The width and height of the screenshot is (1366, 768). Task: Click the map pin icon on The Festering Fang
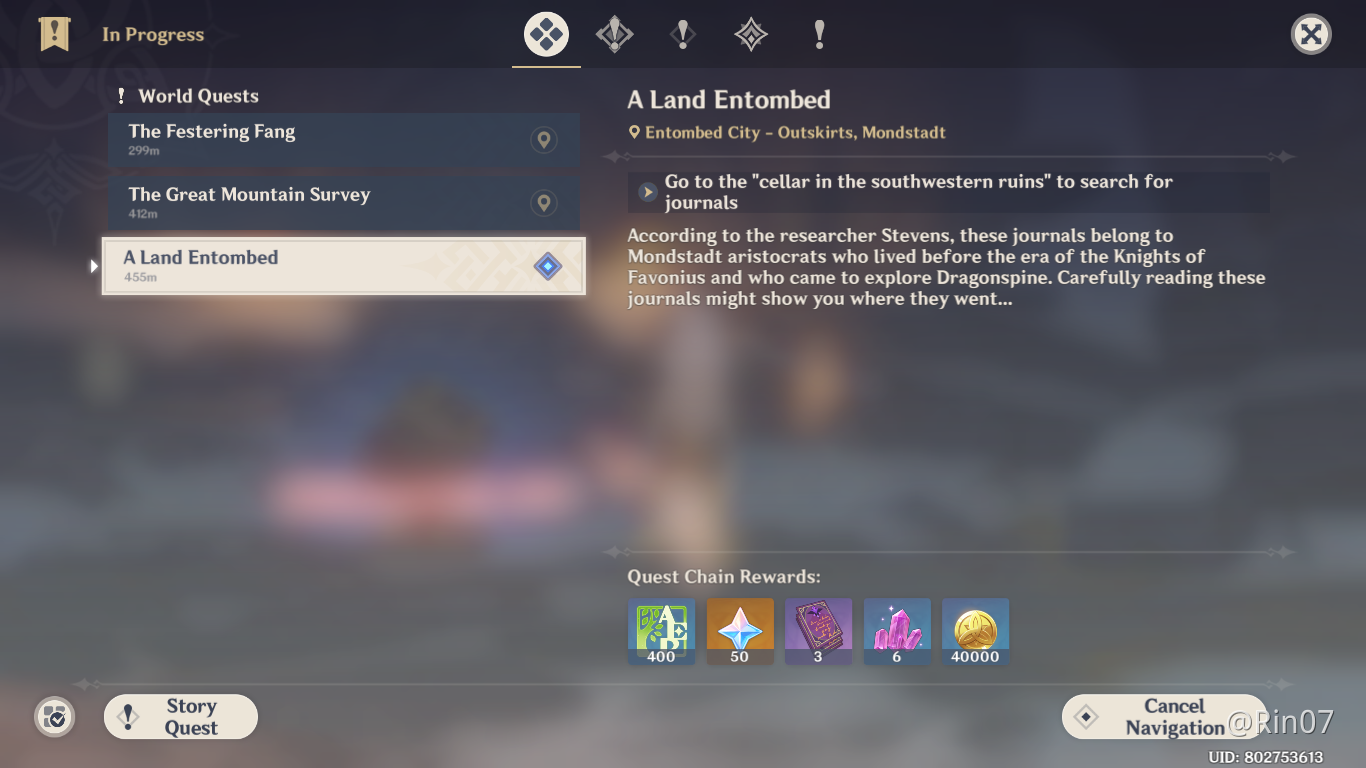coord(543,140)
